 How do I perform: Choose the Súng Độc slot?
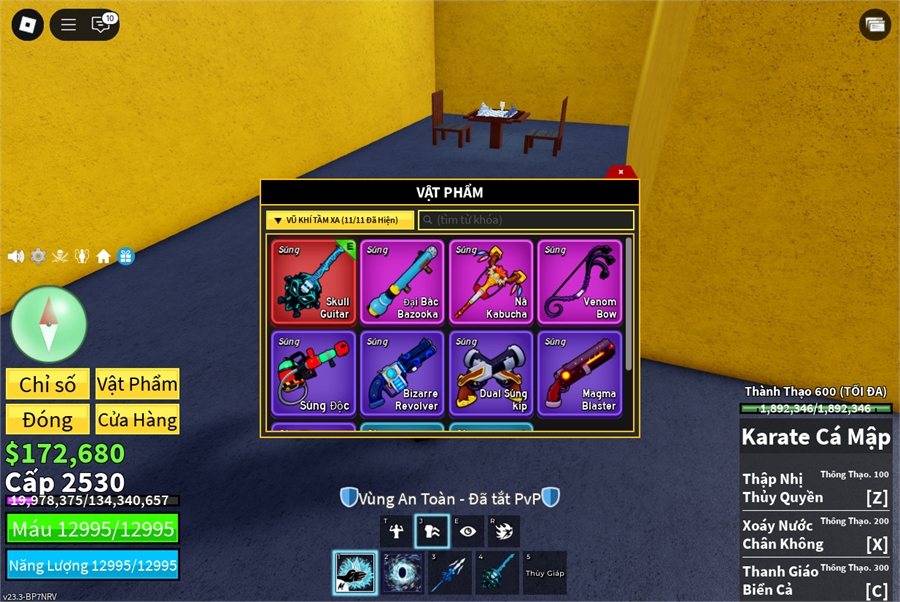pyautogui.click(x=313, y=373)
